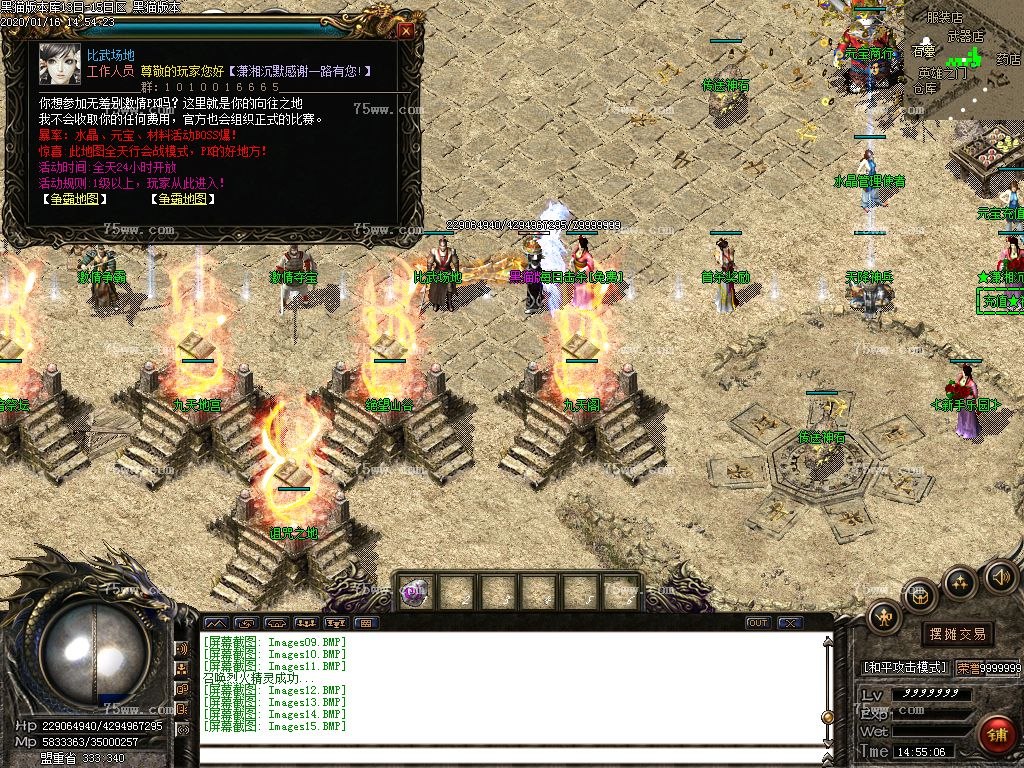Select the purple item in the hotbar slot
The height and width of the screenshot is (768, 1024).
[x=413, y=592]
